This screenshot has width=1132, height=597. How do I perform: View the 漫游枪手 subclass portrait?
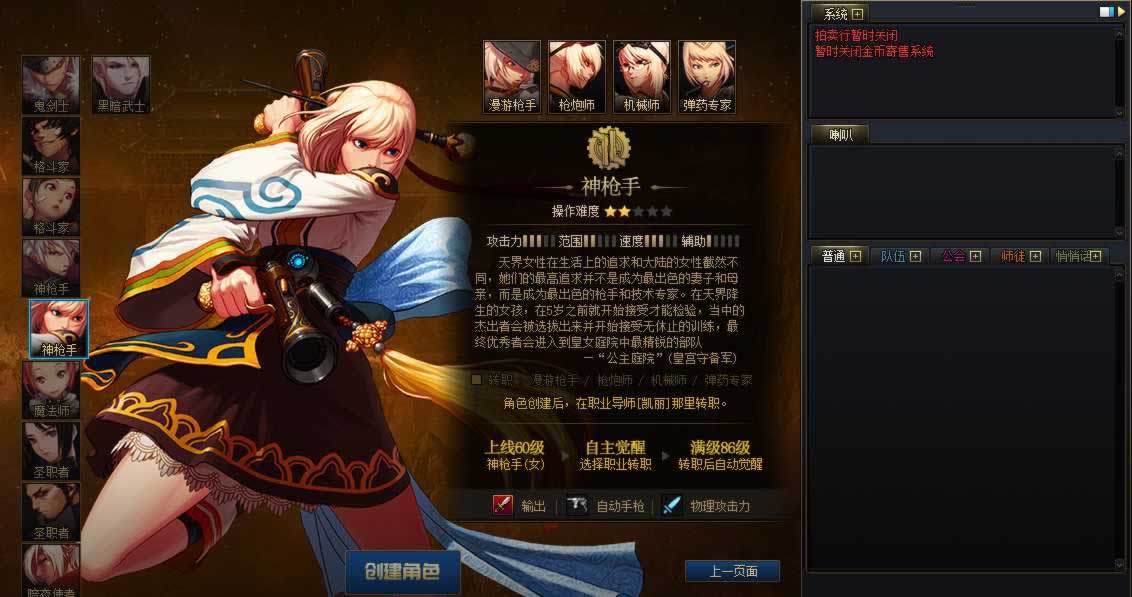512,76
